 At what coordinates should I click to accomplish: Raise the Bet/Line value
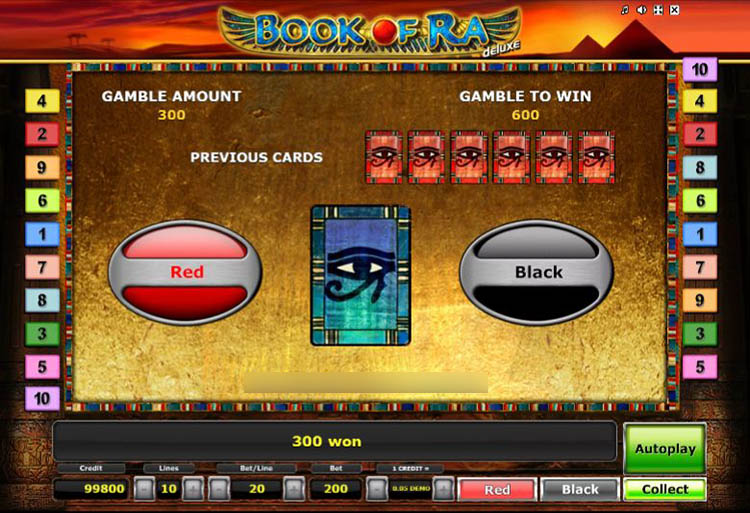(293, 490)
